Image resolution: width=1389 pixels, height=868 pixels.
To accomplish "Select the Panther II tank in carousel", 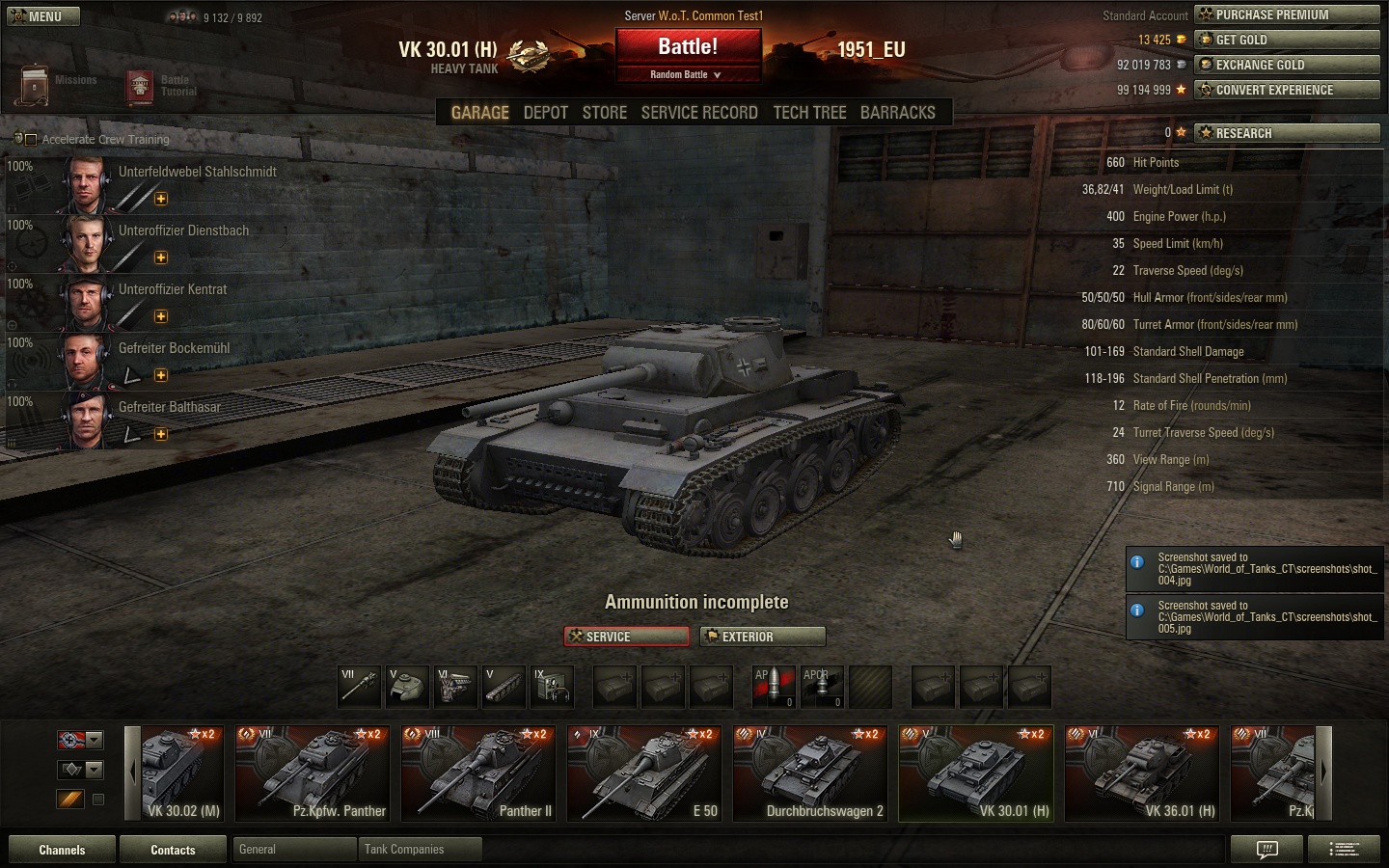I will coord(478,773).
